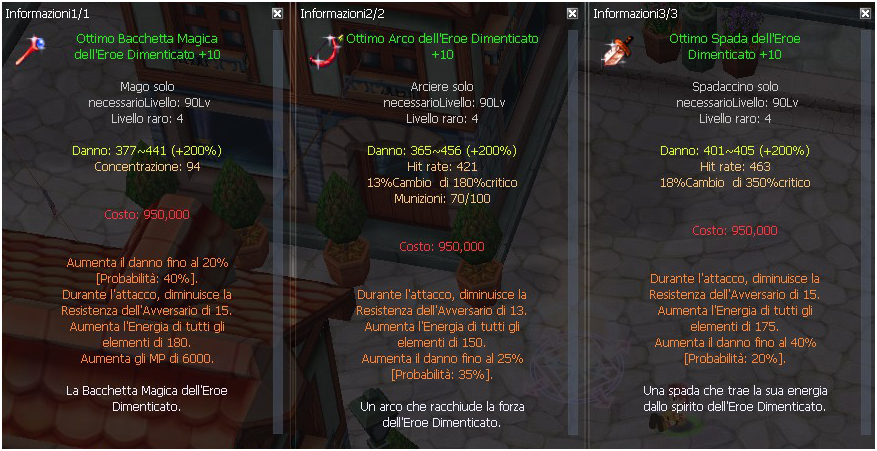The width and height of the screenshot is (877, 451).
Task: Close the Informazioni2/2 window
Action: [x=571, y=14]
